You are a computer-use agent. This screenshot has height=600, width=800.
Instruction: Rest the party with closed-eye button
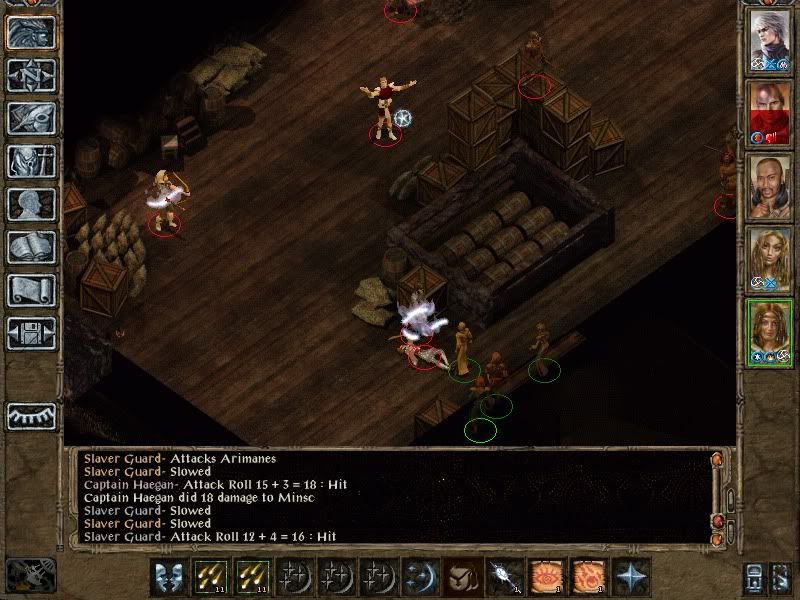31,415
